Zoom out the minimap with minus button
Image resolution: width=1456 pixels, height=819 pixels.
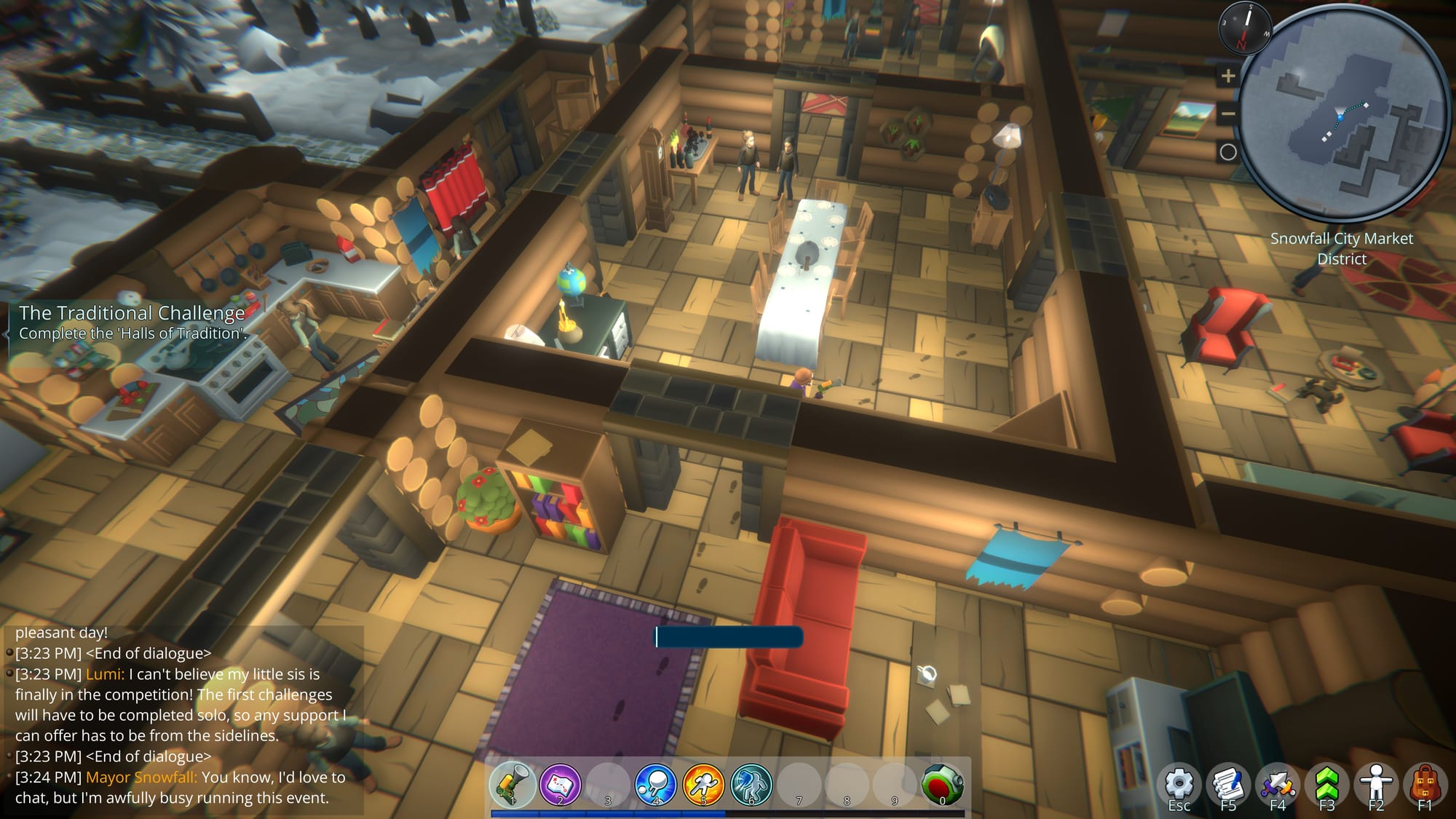(1228, 114)
